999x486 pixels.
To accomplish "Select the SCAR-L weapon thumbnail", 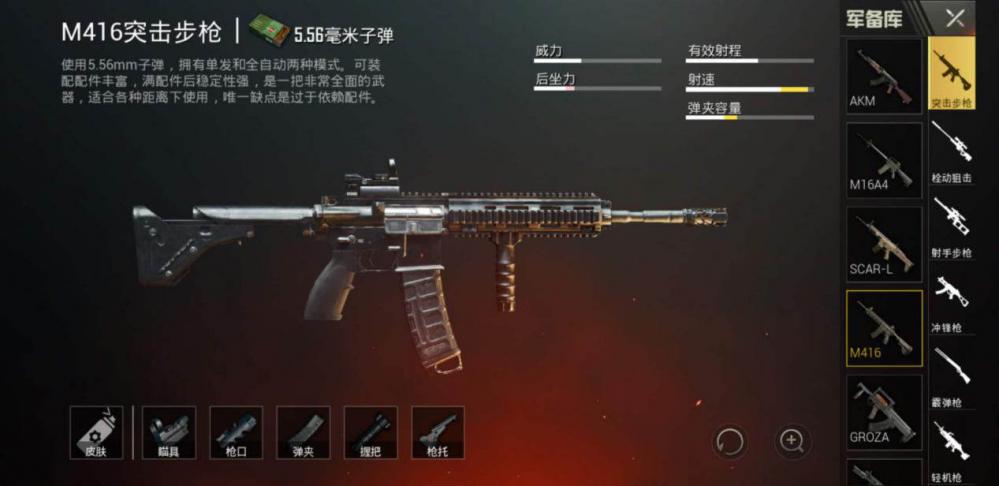I will point(884,244).
